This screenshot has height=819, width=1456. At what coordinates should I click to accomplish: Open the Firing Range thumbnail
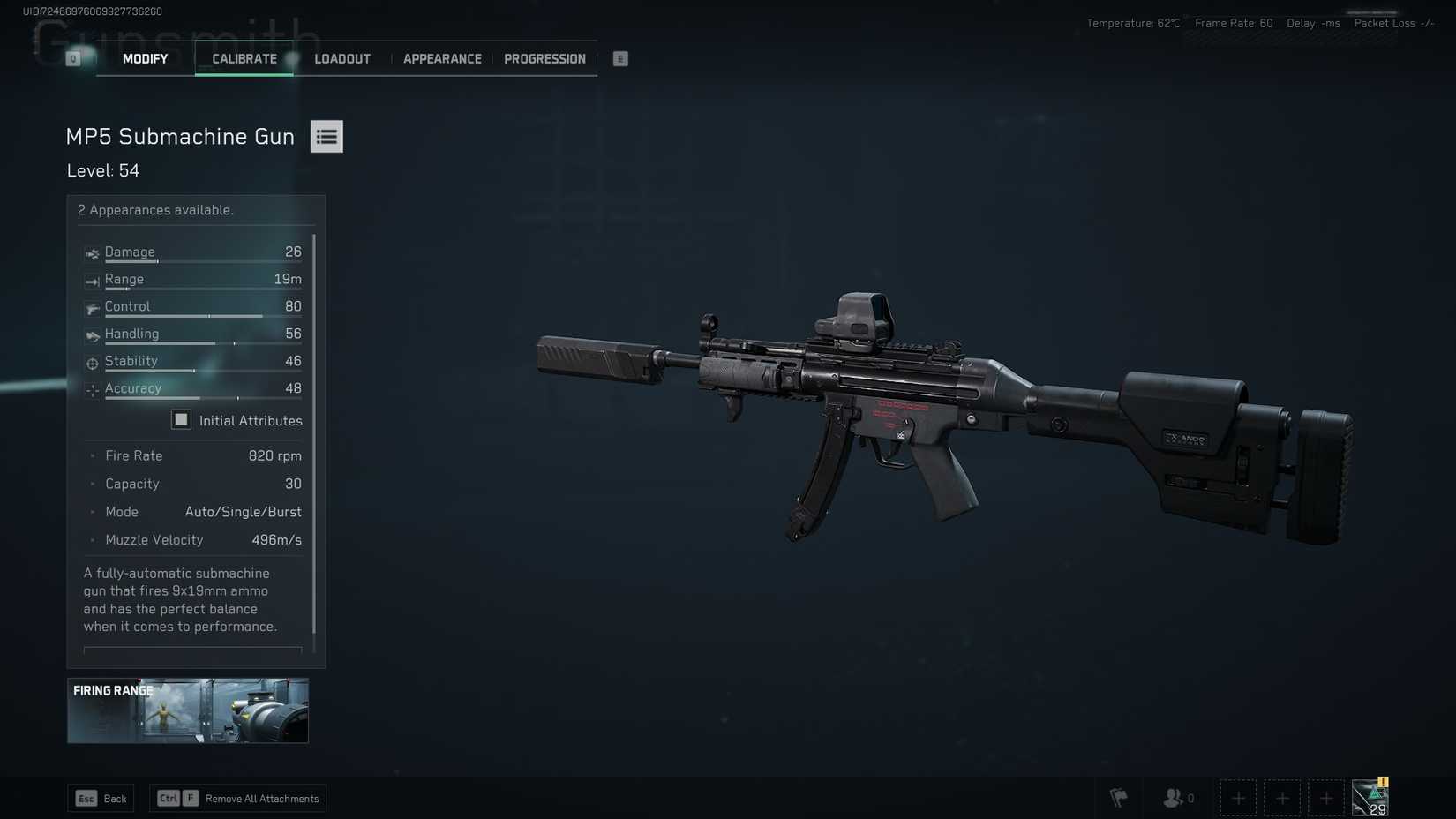click(187, 710)
